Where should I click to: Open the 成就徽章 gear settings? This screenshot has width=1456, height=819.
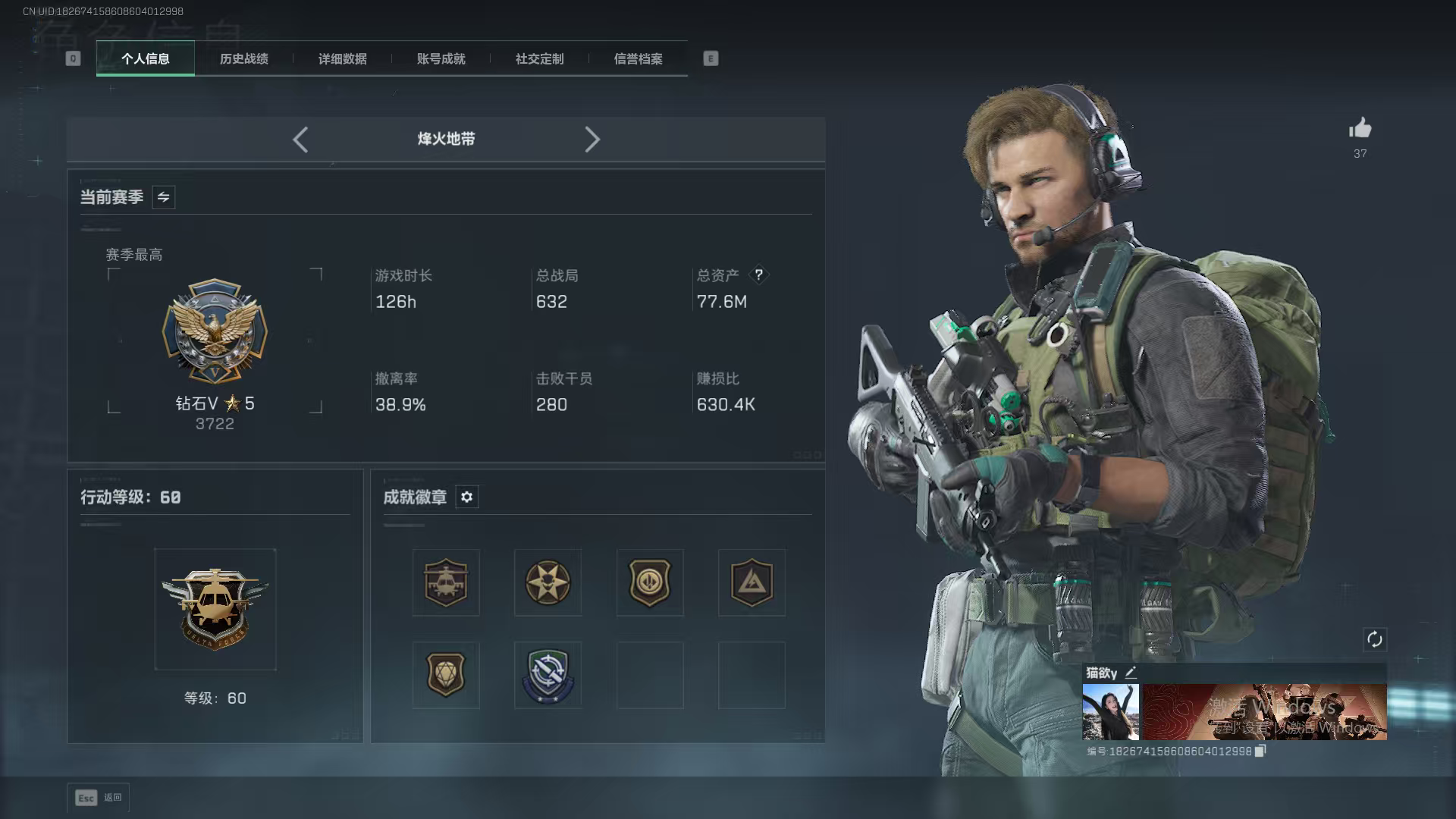pos(466,497)
